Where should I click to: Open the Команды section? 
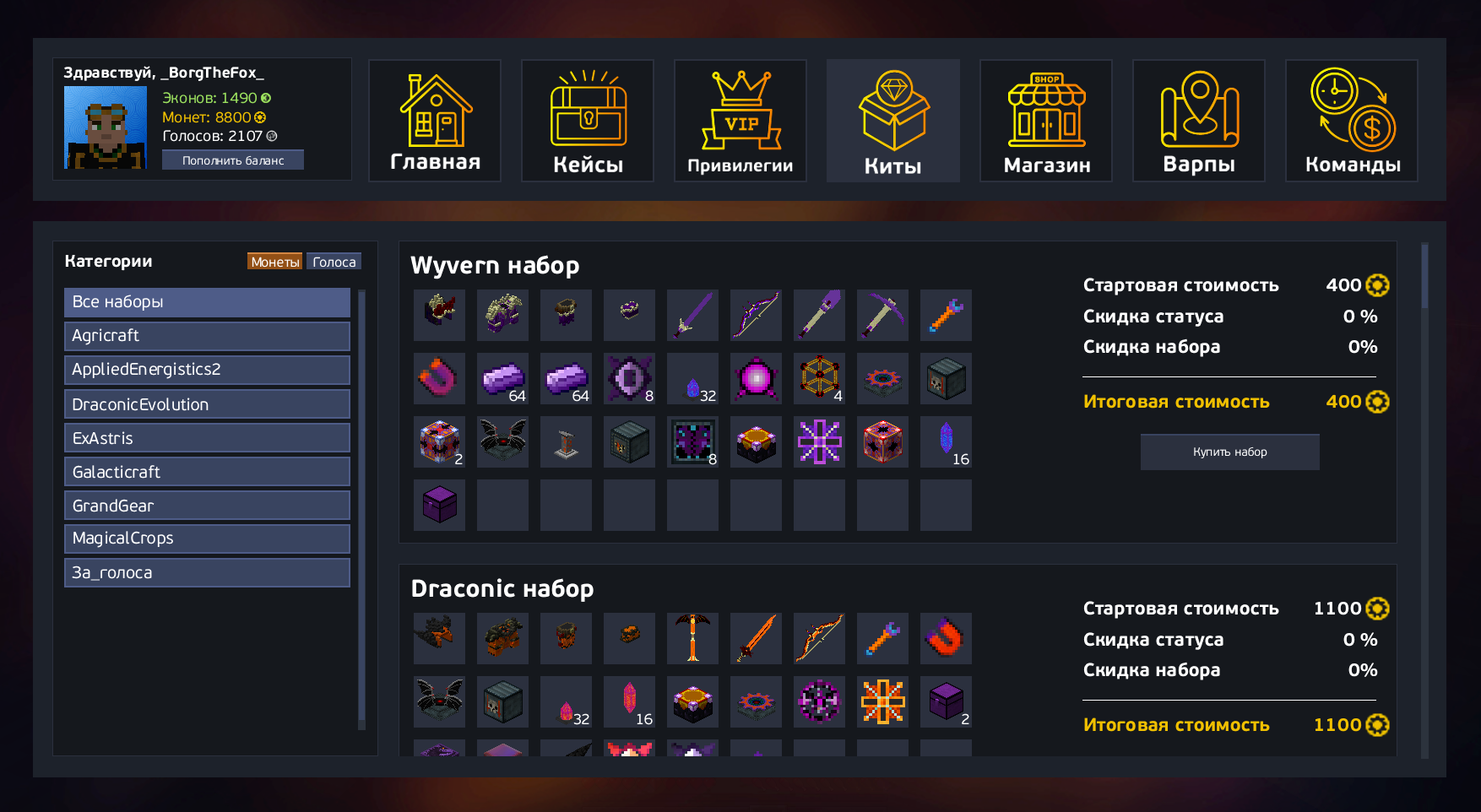pyautogui.click(x=1352, y=121)
